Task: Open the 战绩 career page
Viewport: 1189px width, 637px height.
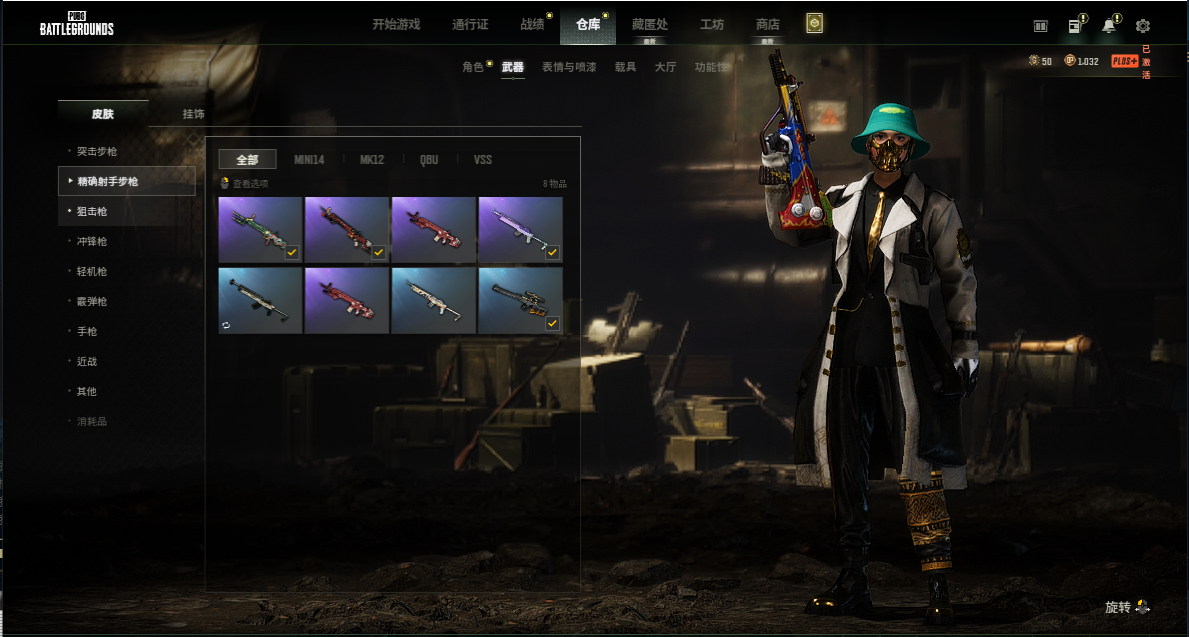Action: (532, 24)
